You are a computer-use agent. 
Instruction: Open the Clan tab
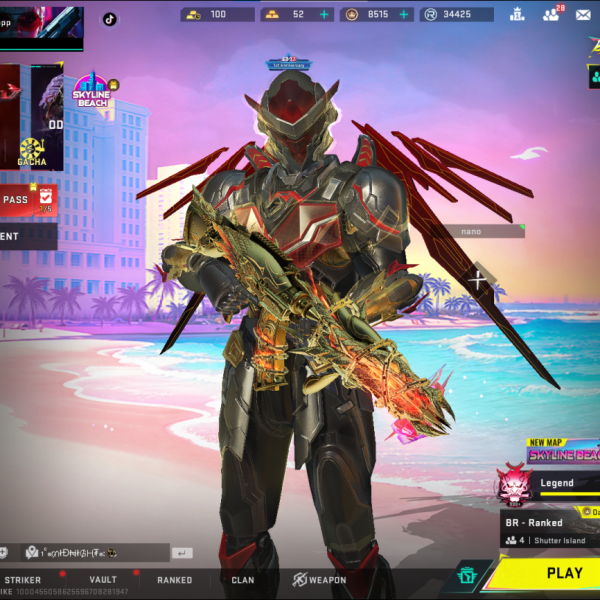(x=243, y=580)
